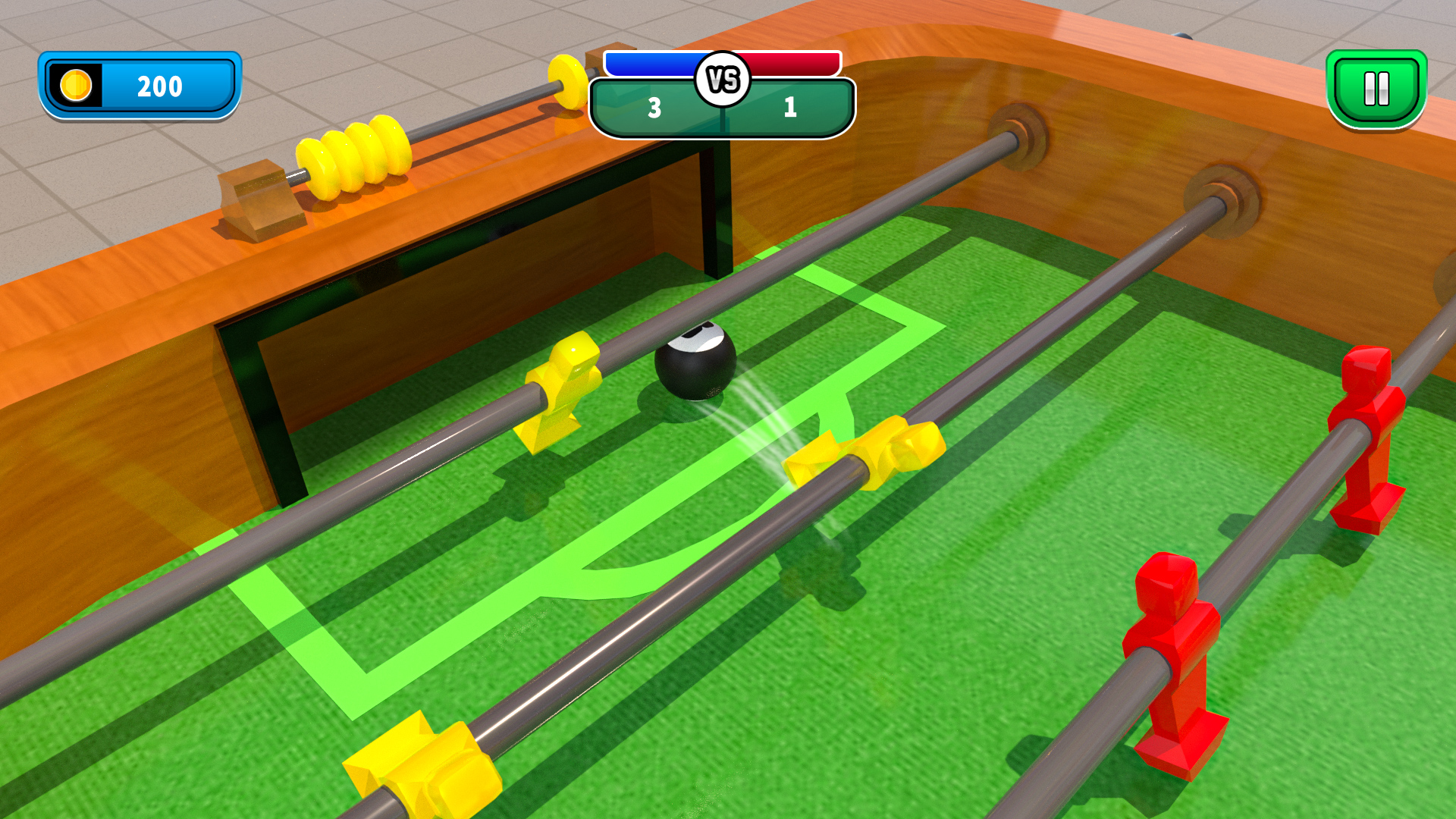This screenshot has width=1456, height=819.
Task: Click the yellow goalkeeper figure near the goal
Action: [x=561, y=391]
